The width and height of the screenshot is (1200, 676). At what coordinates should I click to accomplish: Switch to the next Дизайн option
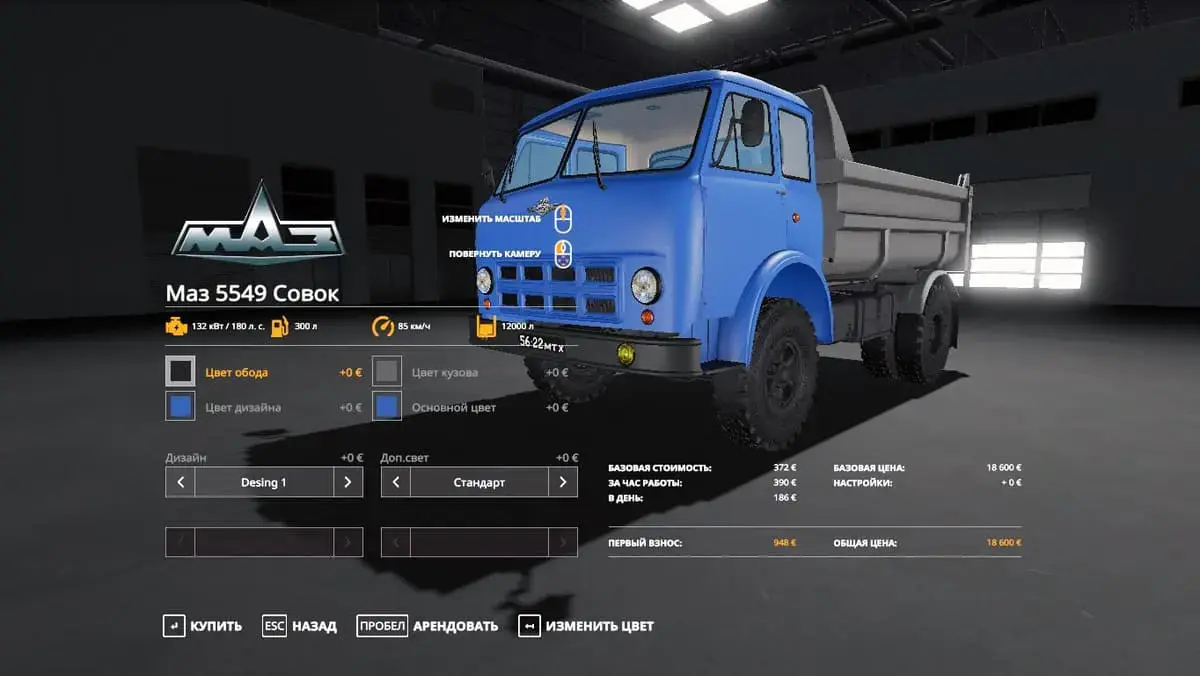(347, 482)
